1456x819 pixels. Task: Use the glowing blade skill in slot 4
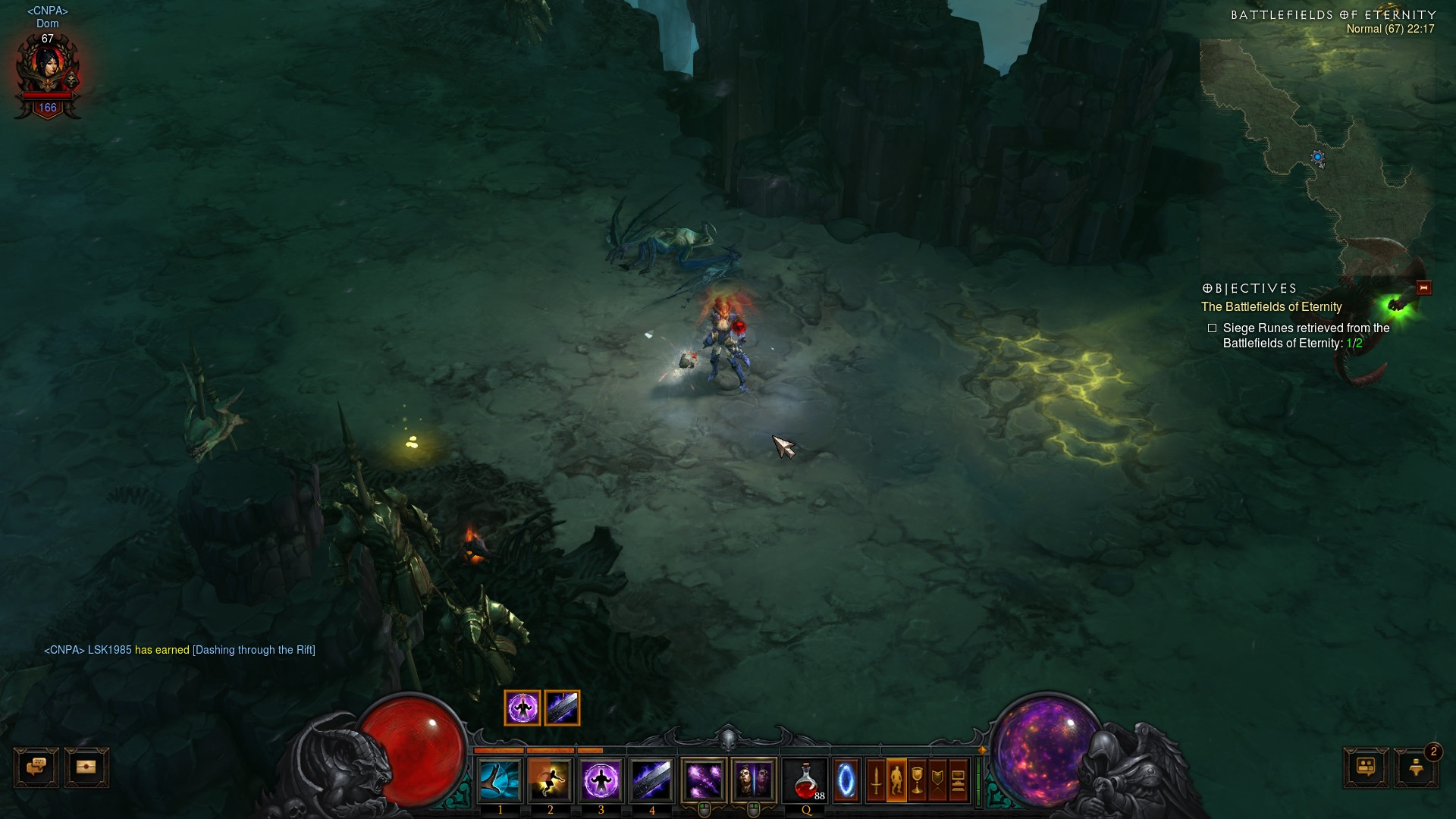pyautogui.click(x=651, y=780)
